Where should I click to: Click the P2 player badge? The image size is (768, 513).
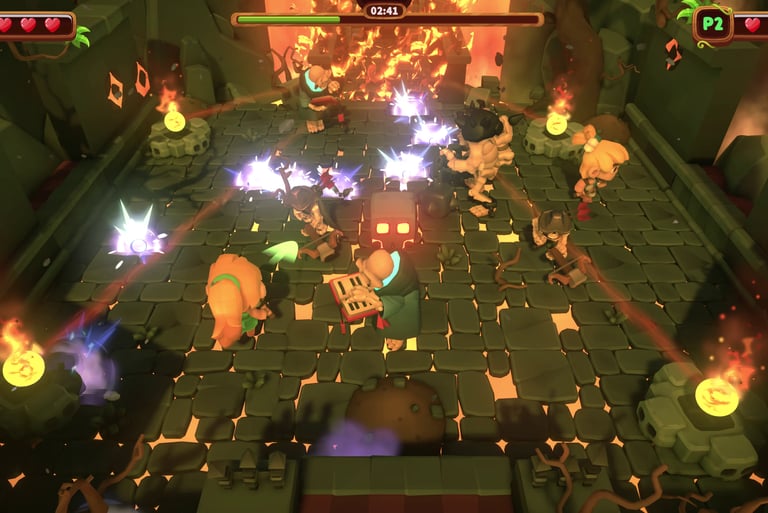click(x=712, y=25)
